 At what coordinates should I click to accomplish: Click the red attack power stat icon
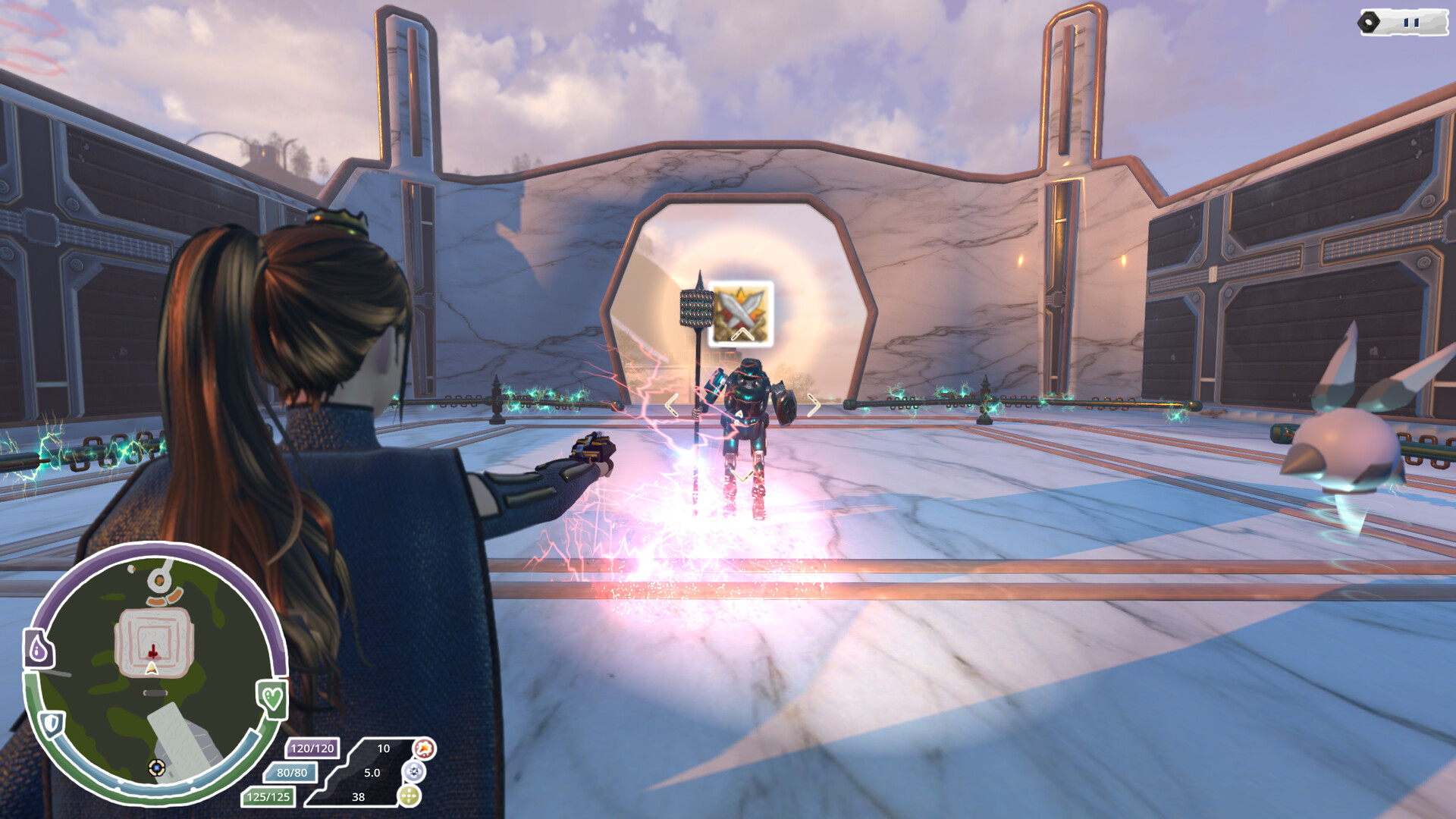coord(425,749)
